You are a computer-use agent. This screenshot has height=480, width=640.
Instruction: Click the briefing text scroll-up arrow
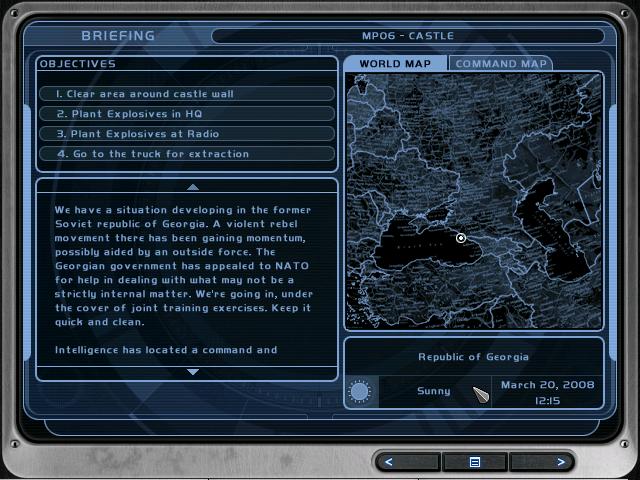point(193,187)
